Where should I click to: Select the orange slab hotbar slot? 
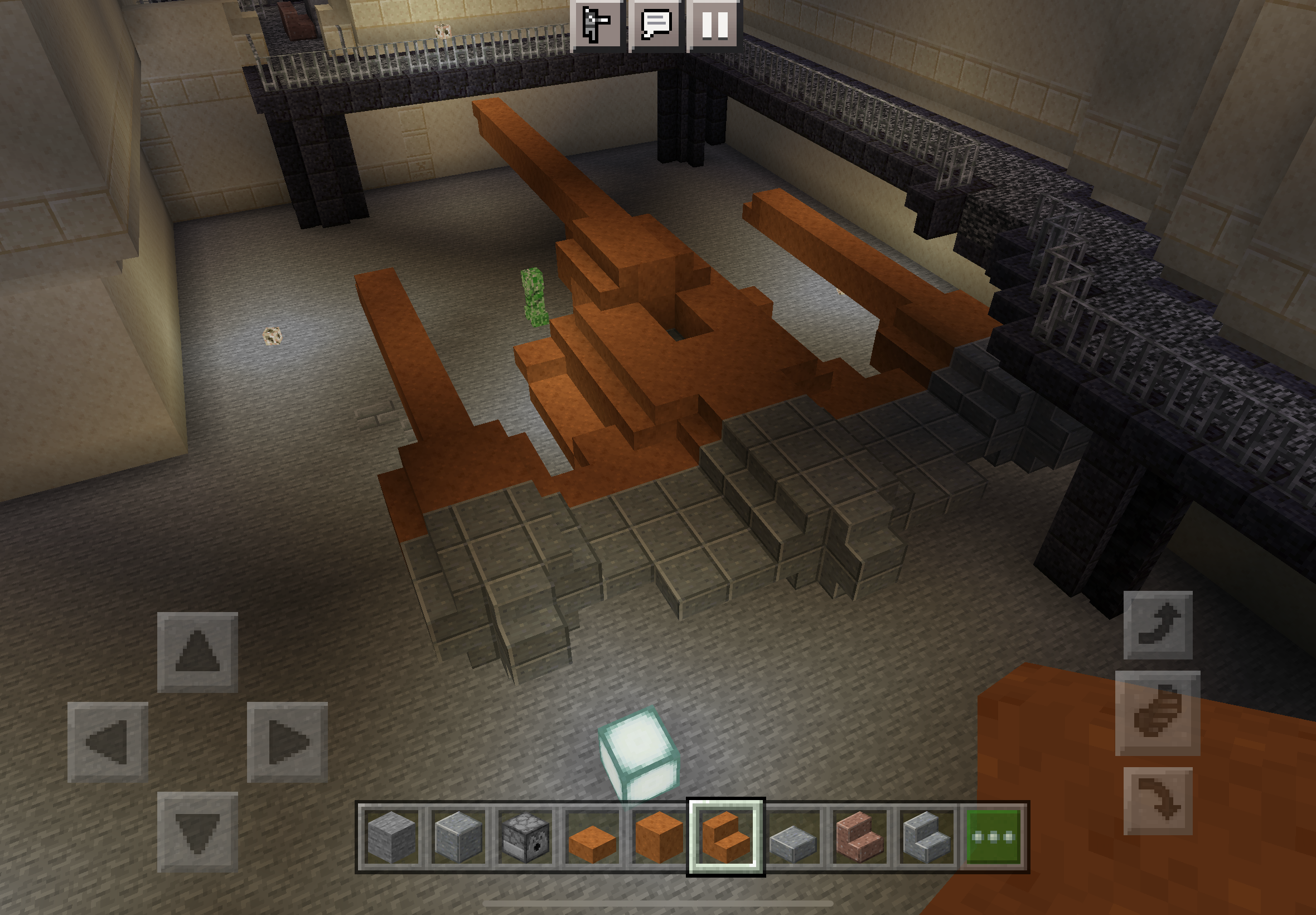pyautogui.click(x=592, y=837)
